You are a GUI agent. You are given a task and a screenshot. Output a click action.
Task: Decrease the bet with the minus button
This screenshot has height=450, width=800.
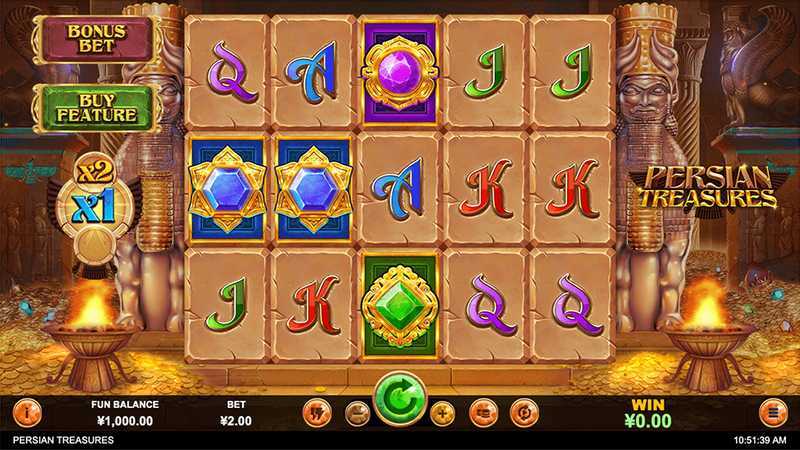click(x=357, y=411)
